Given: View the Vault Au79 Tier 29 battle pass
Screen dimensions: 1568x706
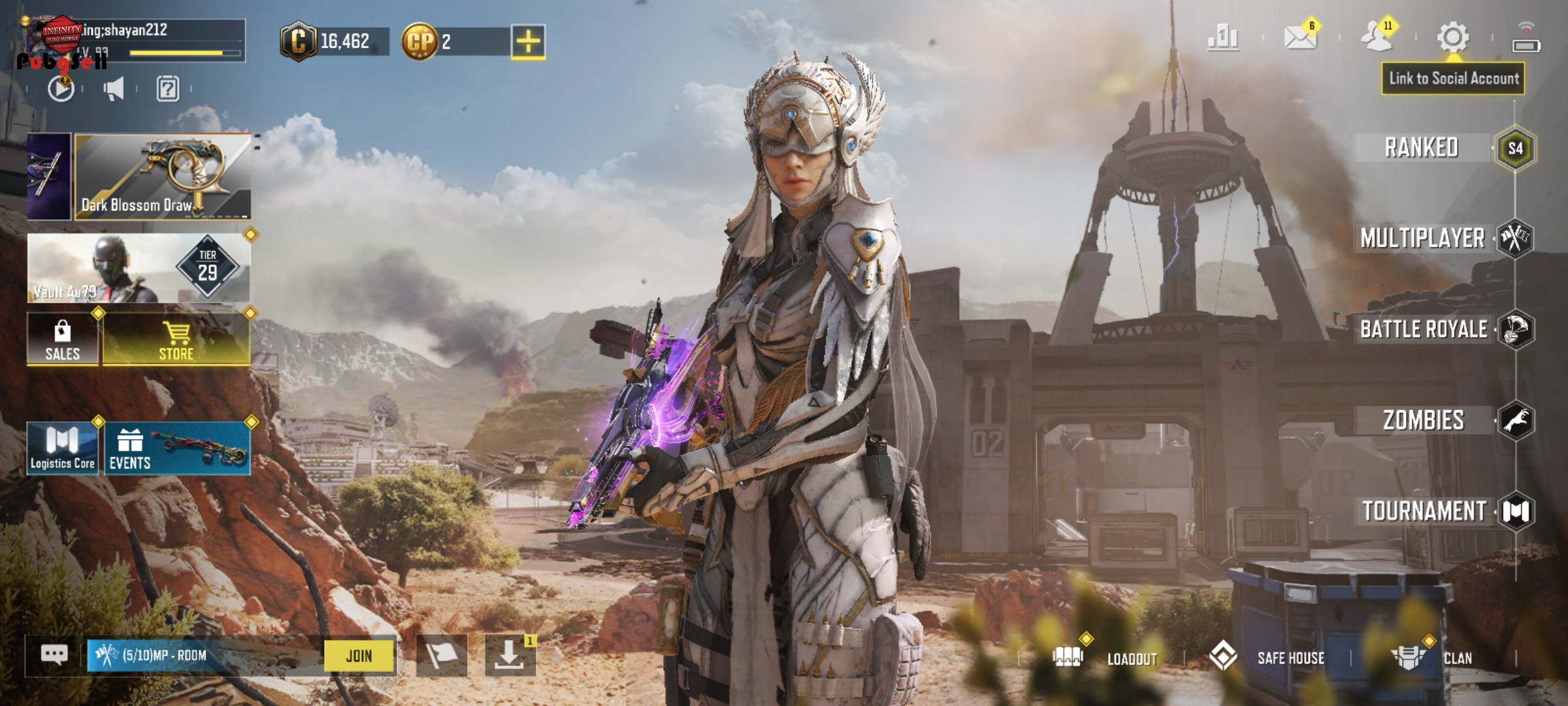Looking at the screenshot, I should click(x=139, y=268).
